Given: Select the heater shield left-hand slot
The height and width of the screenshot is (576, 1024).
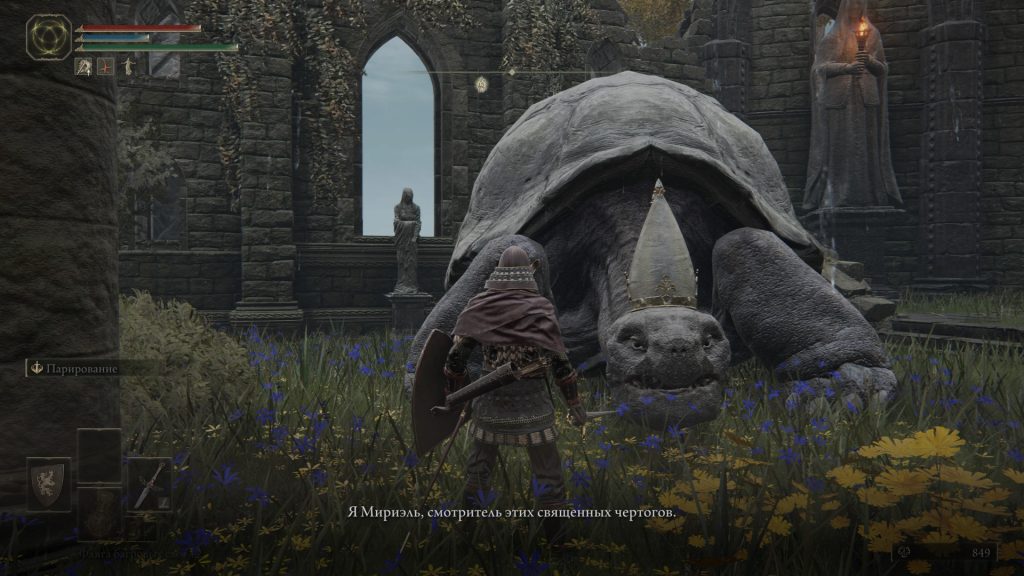Looking at the screenshot, I should (48, 484).
